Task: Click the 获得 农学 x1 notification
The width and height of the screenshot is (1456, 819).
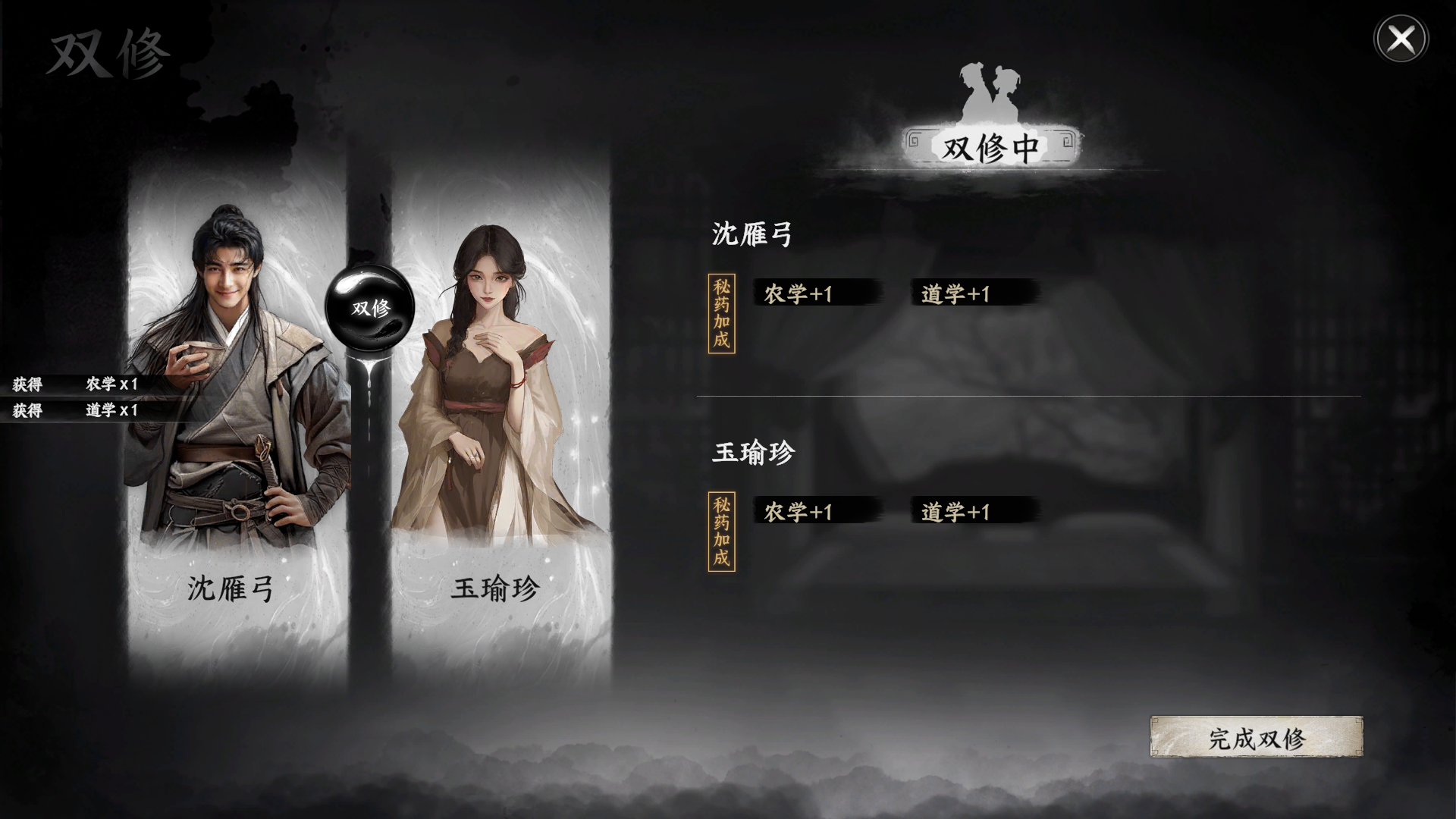Action: [x=76, y=385]
